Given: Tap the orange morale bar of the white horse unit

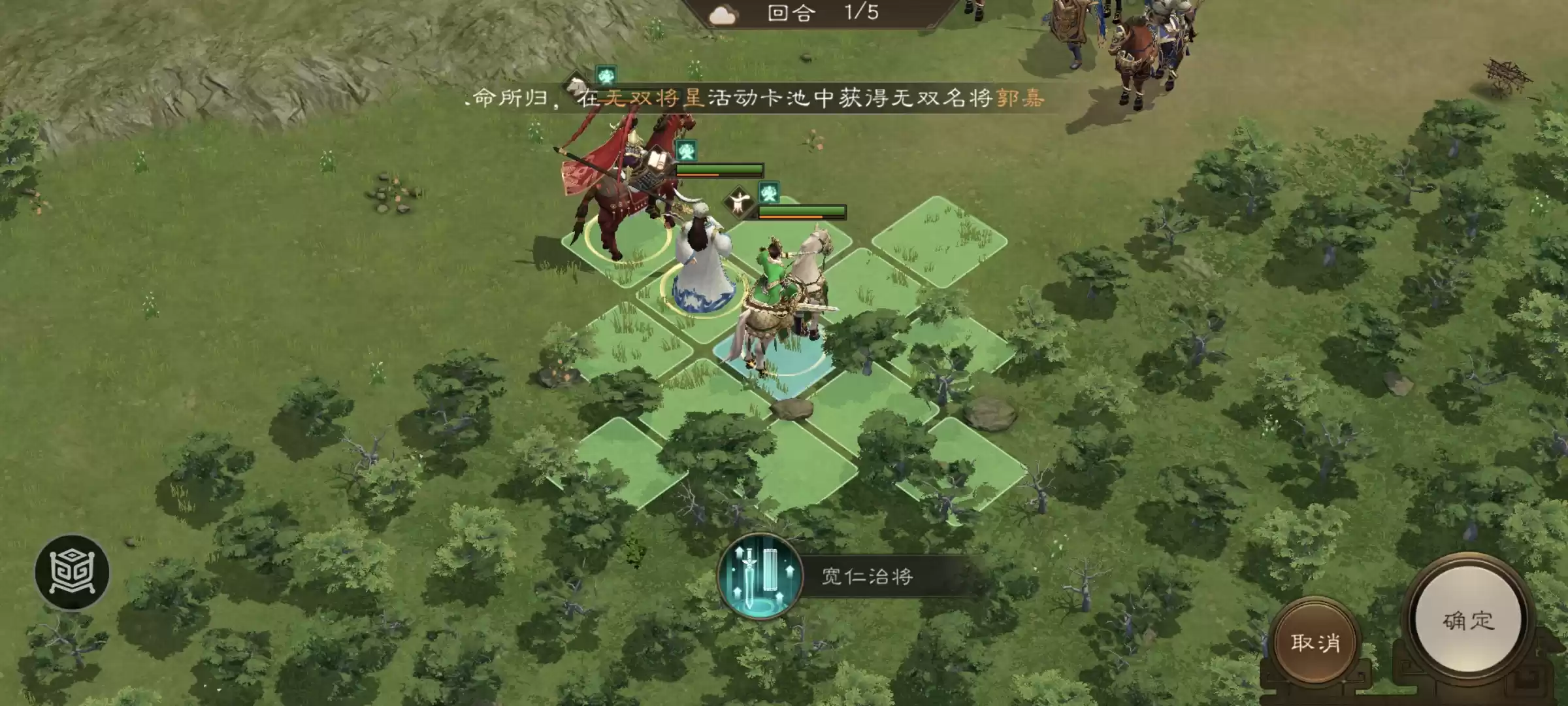Looking at the screenshot, I should (791, 217).
